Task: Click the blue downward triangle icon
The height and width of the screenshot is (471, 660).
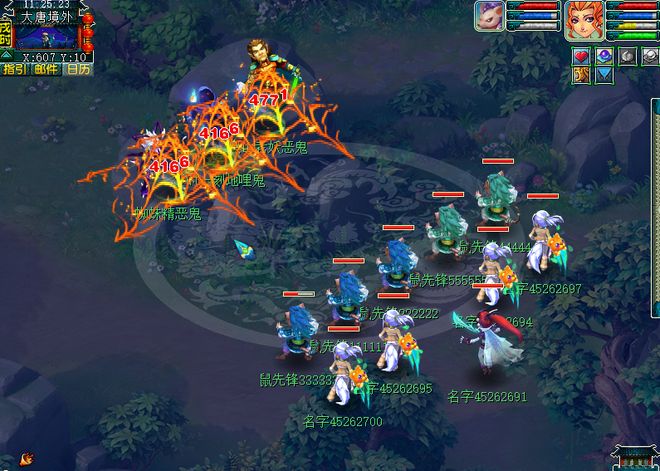Action: (604, 75)
